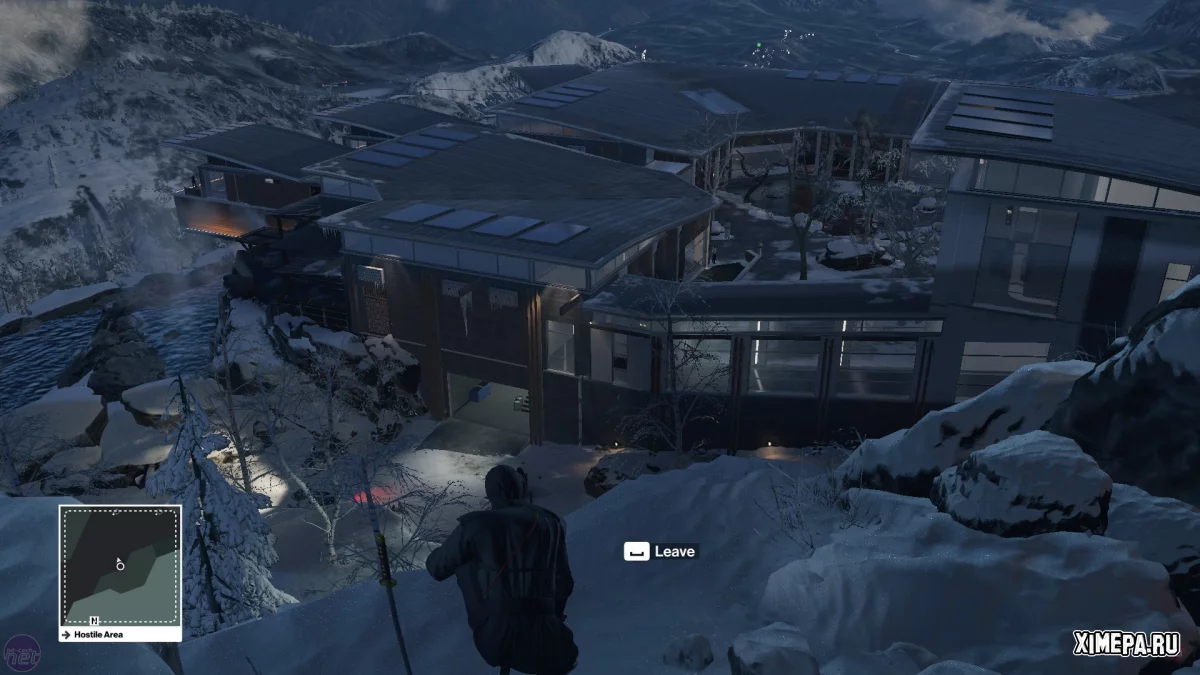Choose the Leave prompt
Image resolution: width=1200 pixels, height=675 pixels.
click(x=660, y=551)
